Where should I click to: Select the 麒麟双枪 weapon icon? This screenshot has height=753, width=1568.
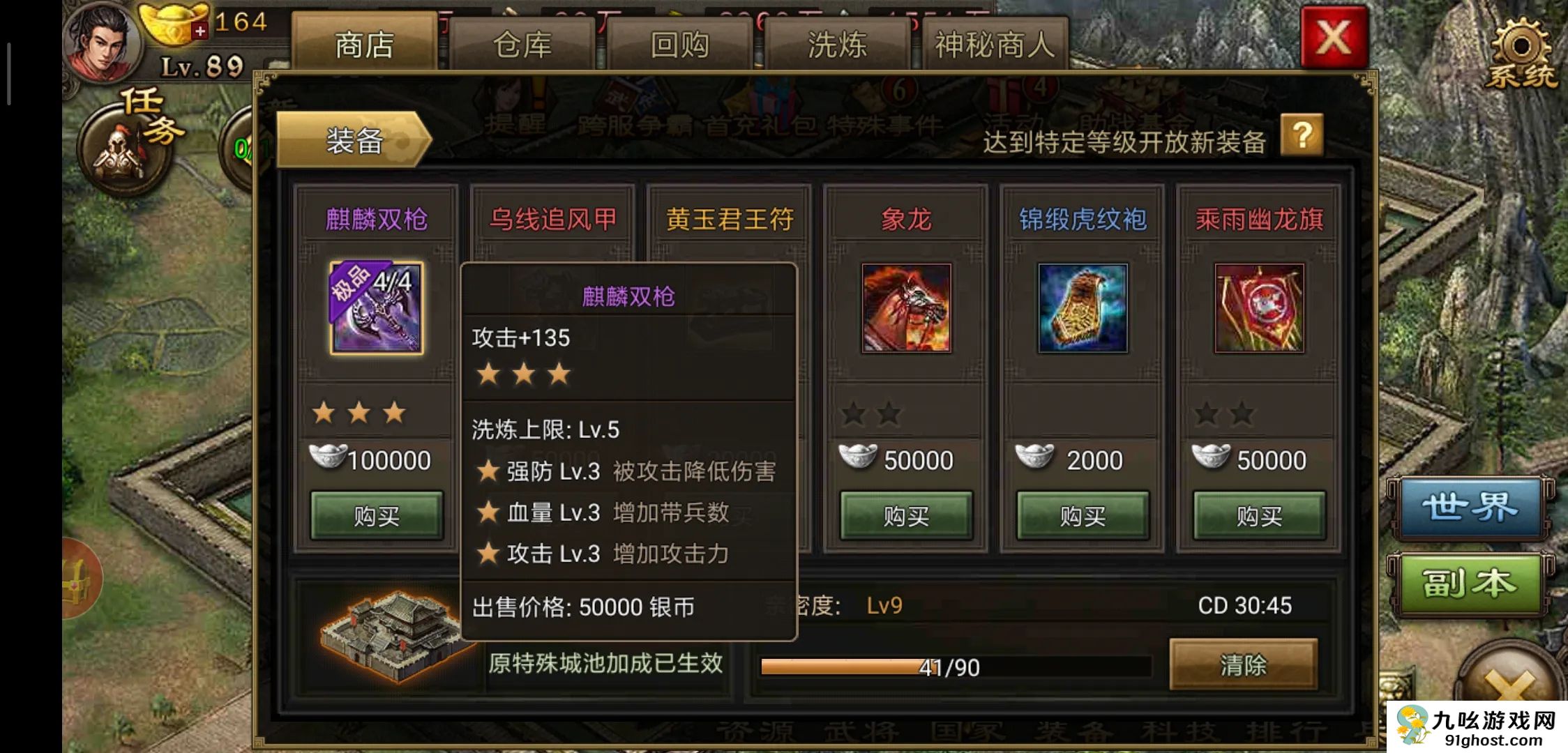[x=377, y=308]
